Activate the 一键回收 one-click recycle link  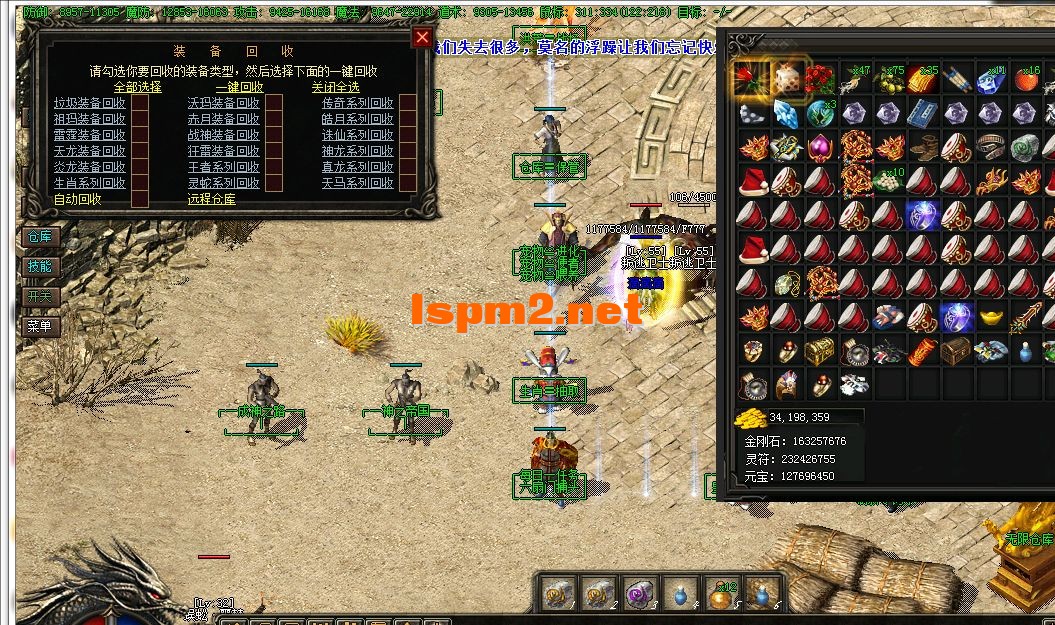point(239,87)
